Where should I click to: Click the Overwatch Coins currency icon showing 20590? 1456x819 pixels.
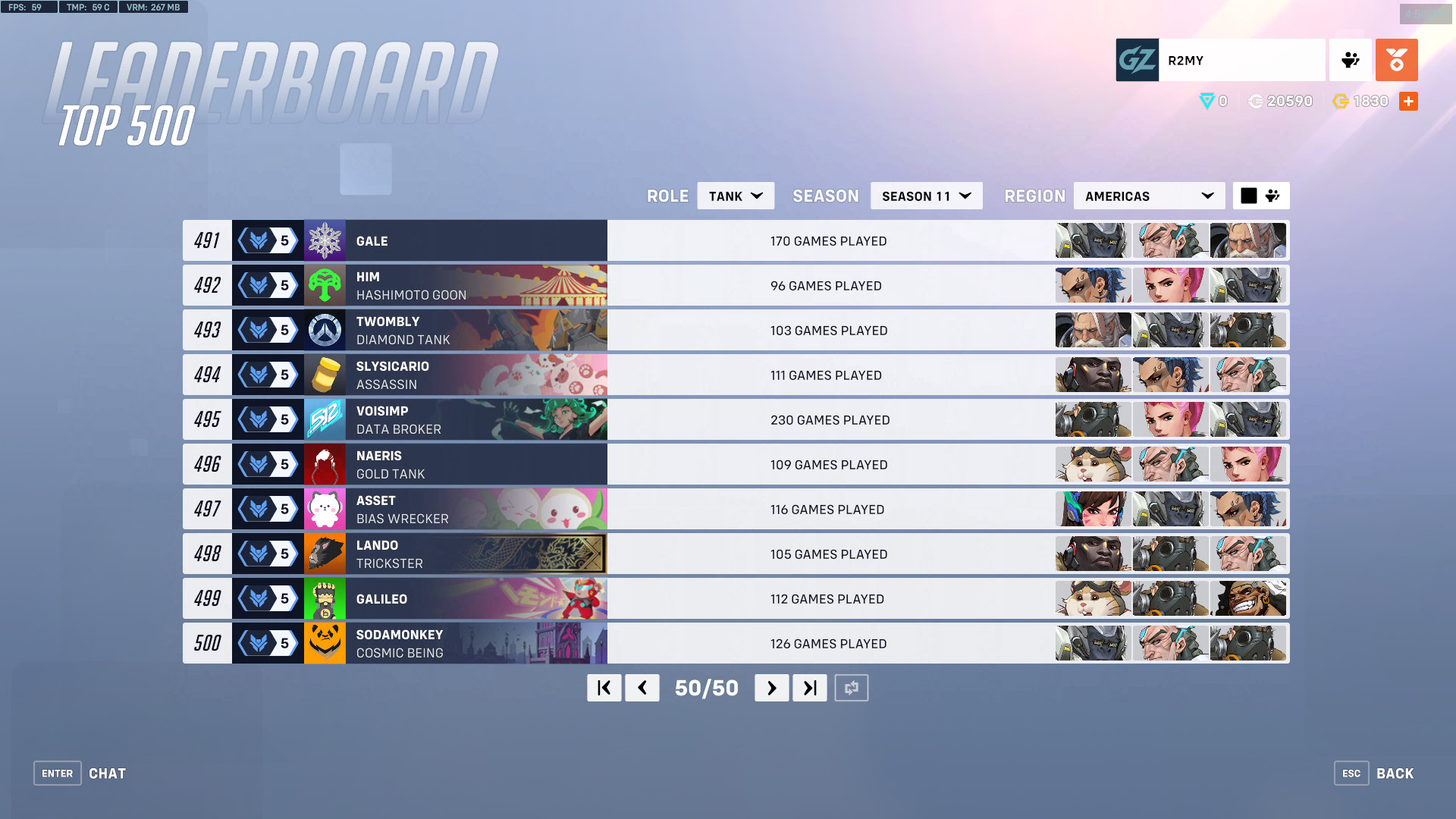(1255, 101)
